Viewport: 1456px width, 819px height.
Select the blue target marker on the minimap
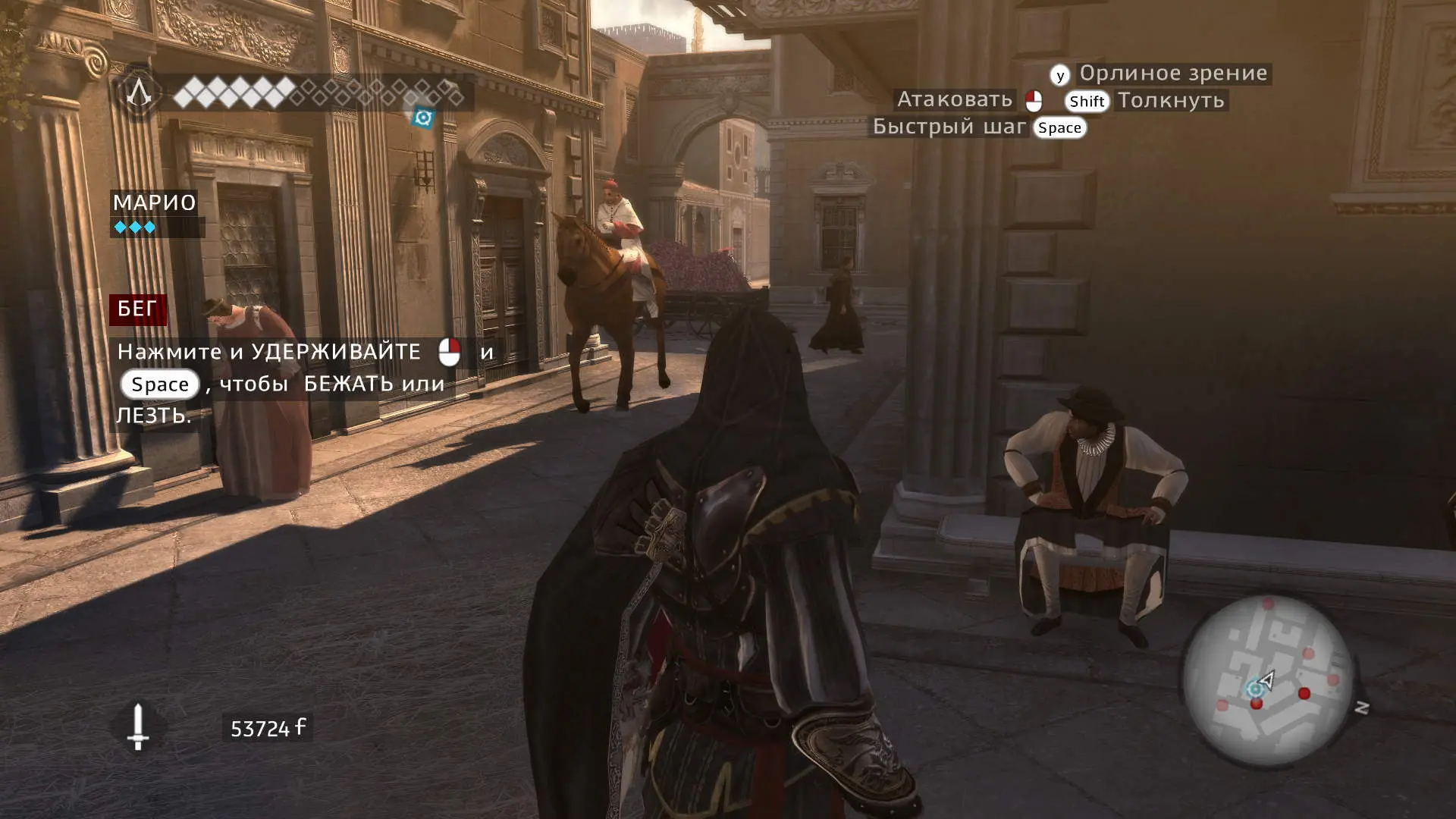click(1255, 689)
